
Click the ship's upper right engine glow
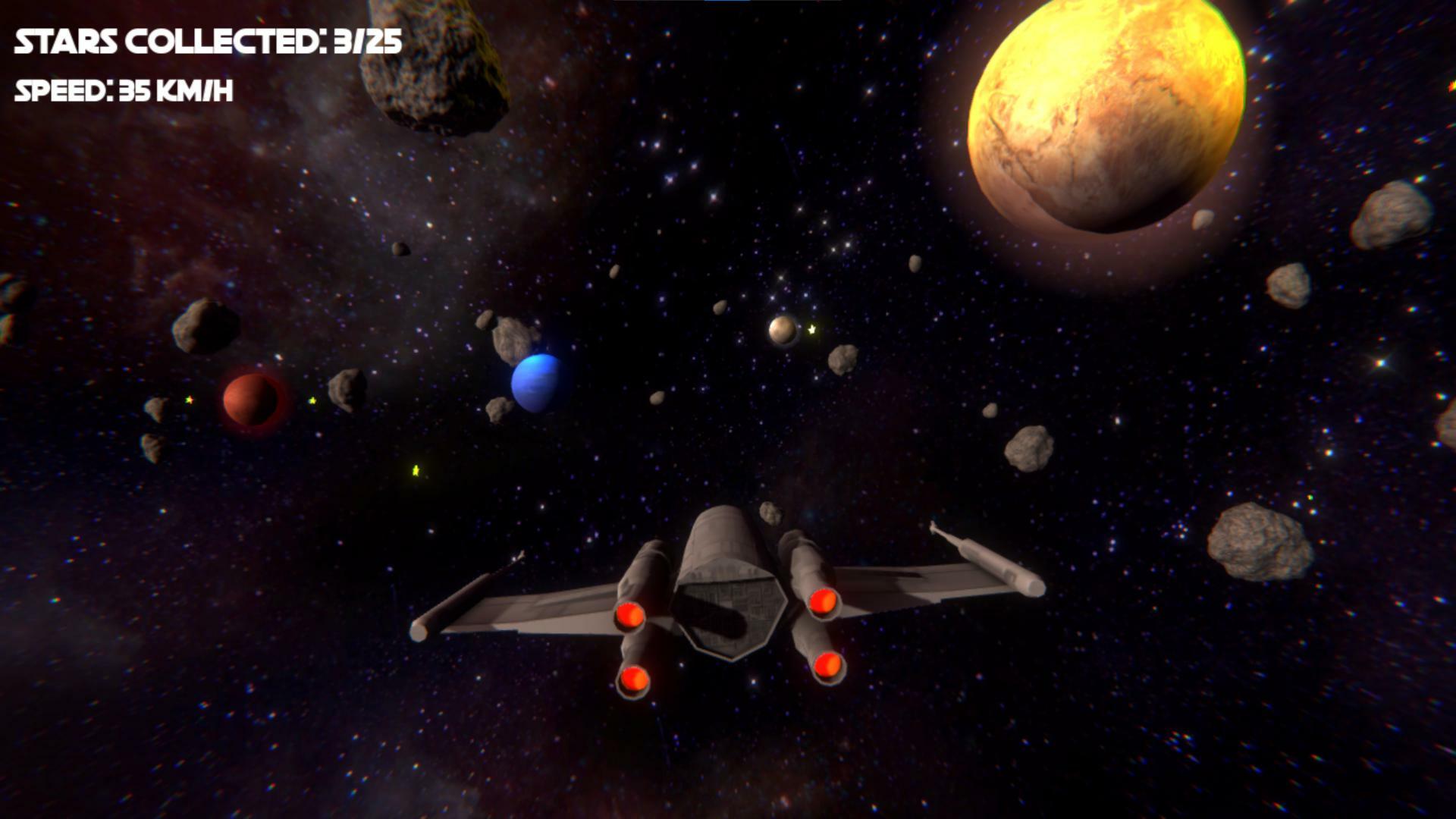[x=824, y=603]
